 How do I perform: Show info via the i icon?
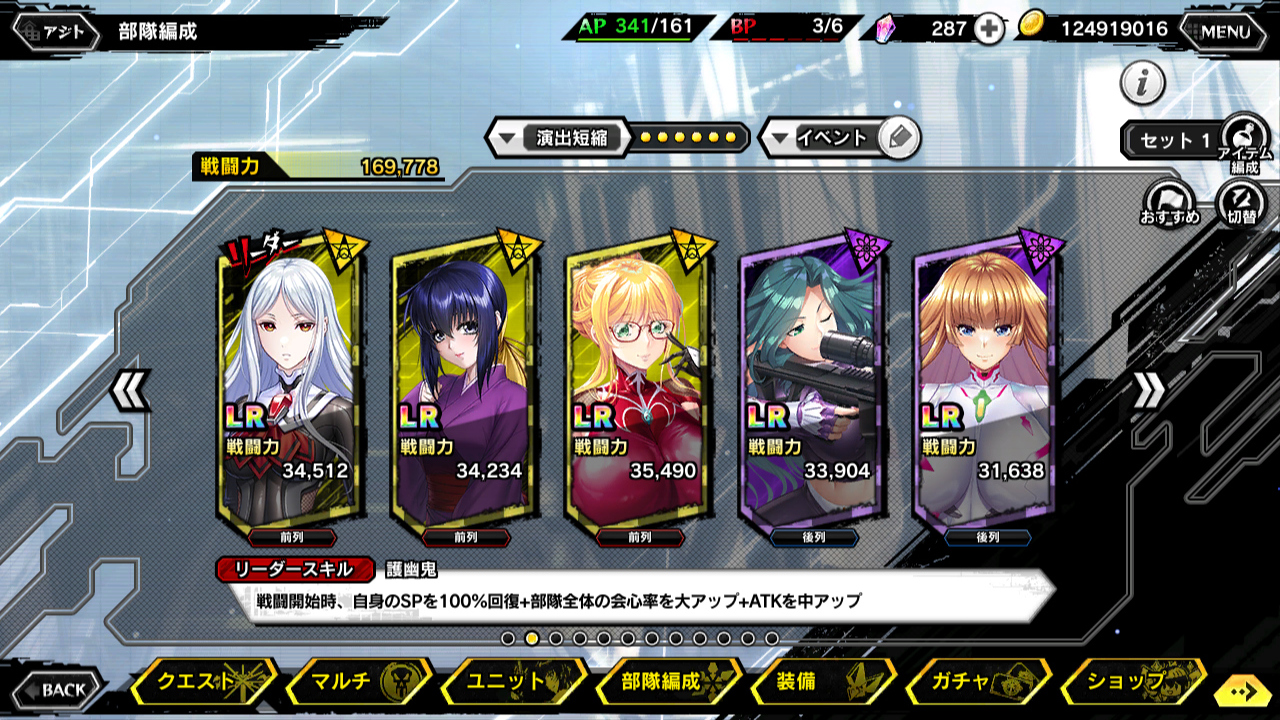[x=1142, y=83]
